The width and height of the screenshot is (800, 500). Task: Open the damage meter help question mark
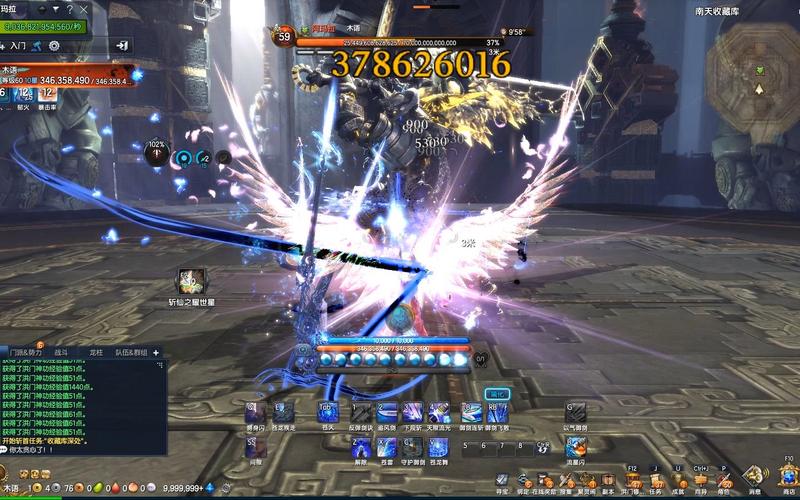(x=69, y=10)
